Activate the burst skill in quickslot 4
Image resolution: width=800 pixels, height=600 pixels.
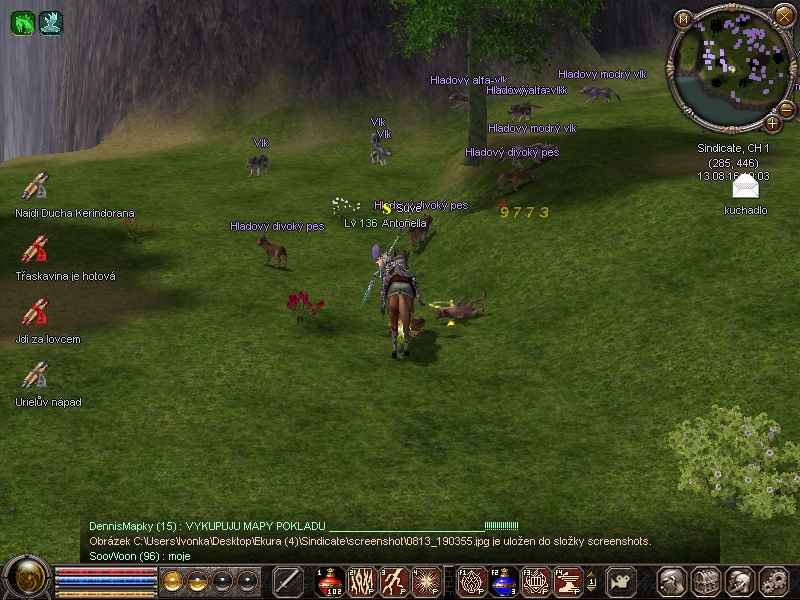[428, 581]
